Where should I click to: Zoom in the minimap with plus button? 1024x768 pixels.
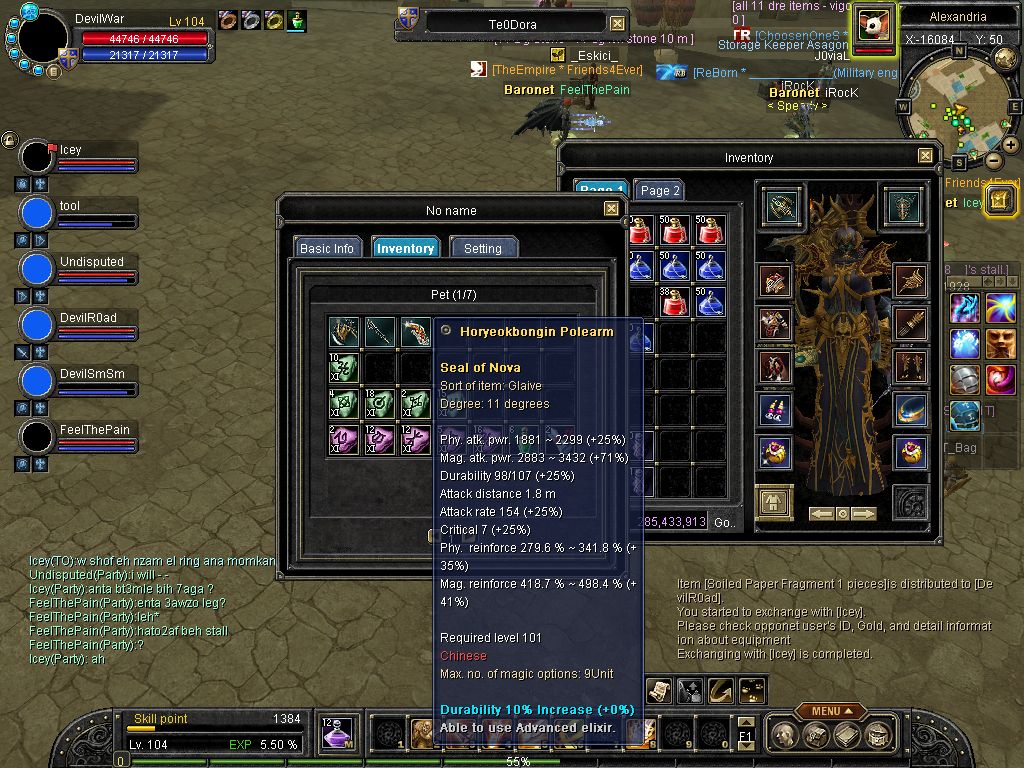[1011, 145]
